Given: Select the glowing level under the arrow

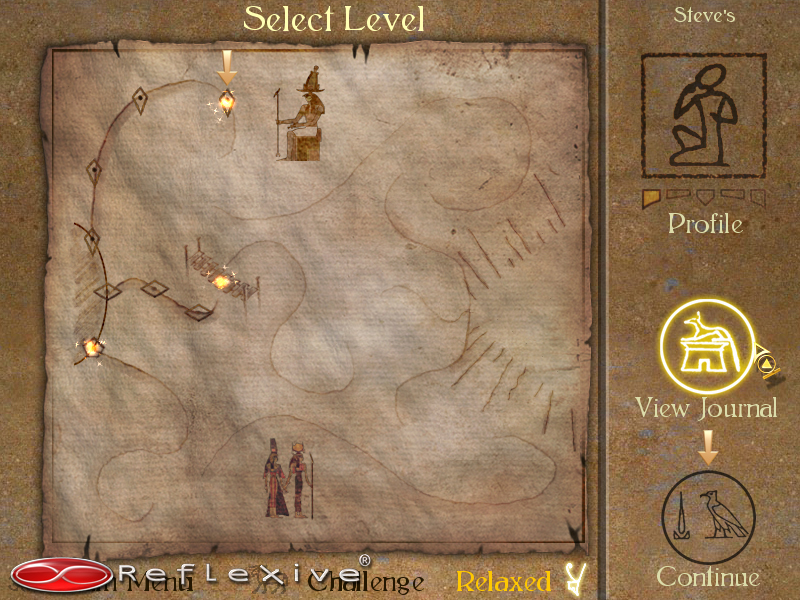Looking at the screenshot, I should pyautogui.click(x=227, y=101).
